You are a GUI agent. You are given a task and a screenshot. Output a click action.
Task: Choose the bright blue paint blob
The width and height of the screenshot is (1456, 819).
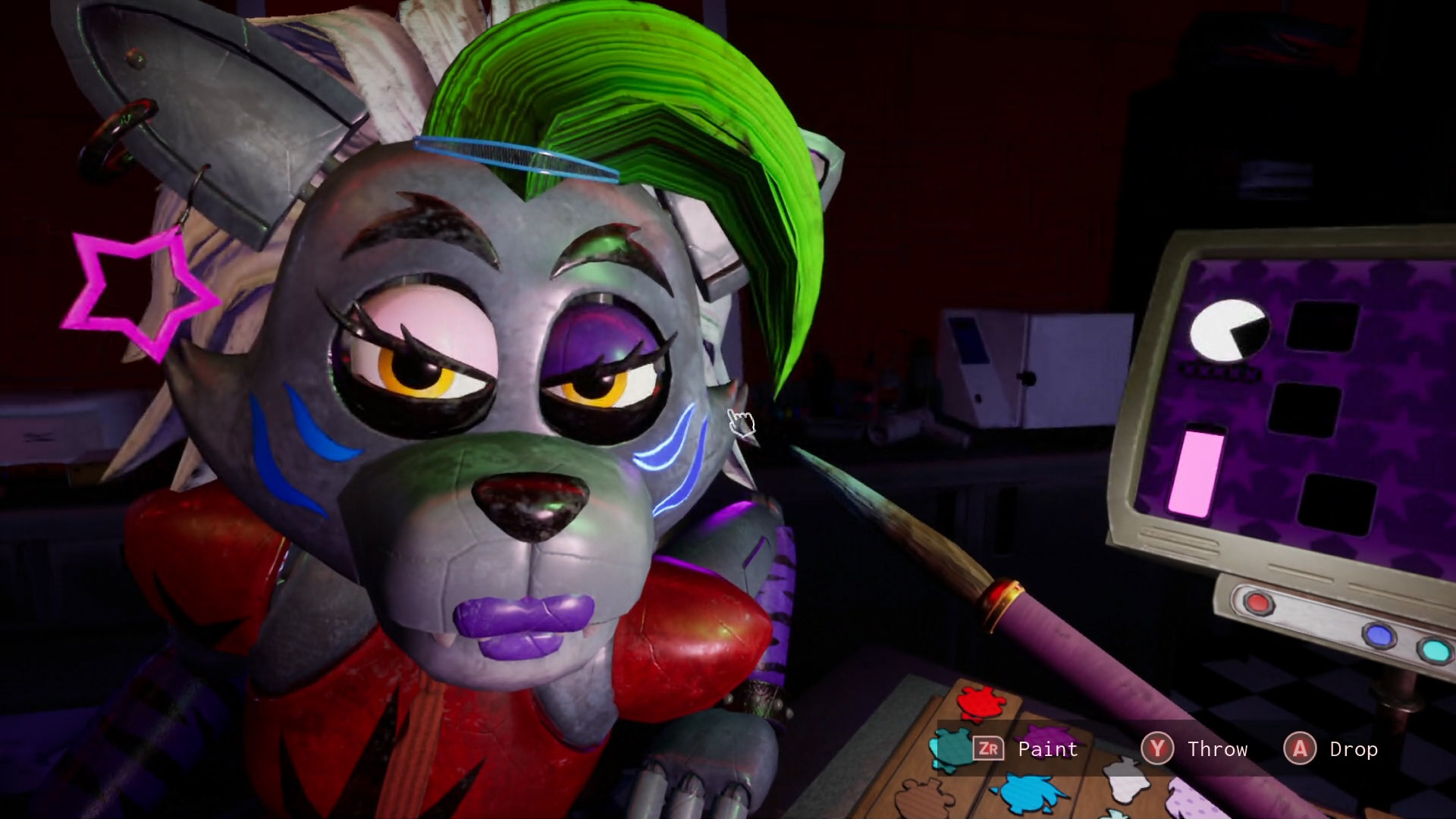pyautogui.click(x=1028, y=793)
